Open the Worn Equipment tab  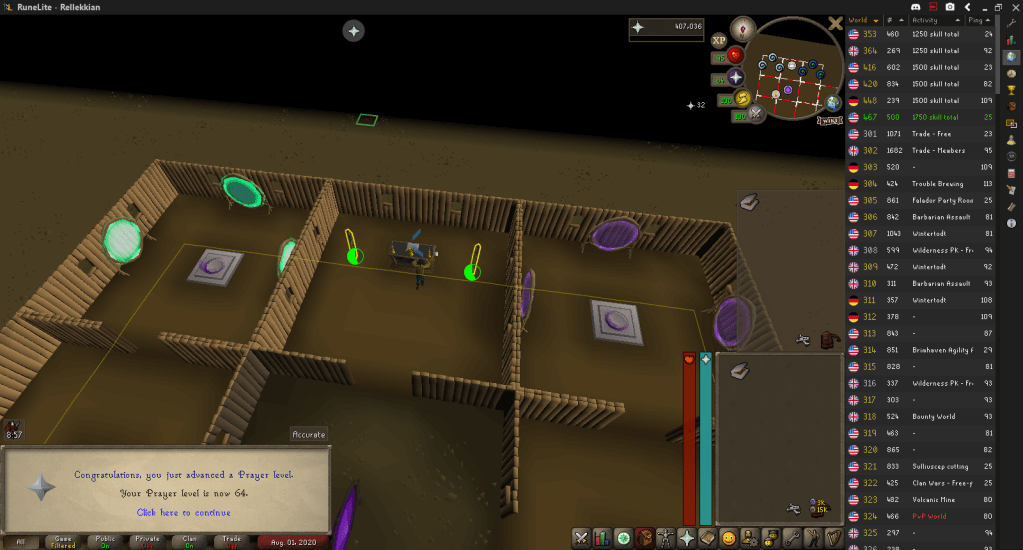tap(666, 538)
